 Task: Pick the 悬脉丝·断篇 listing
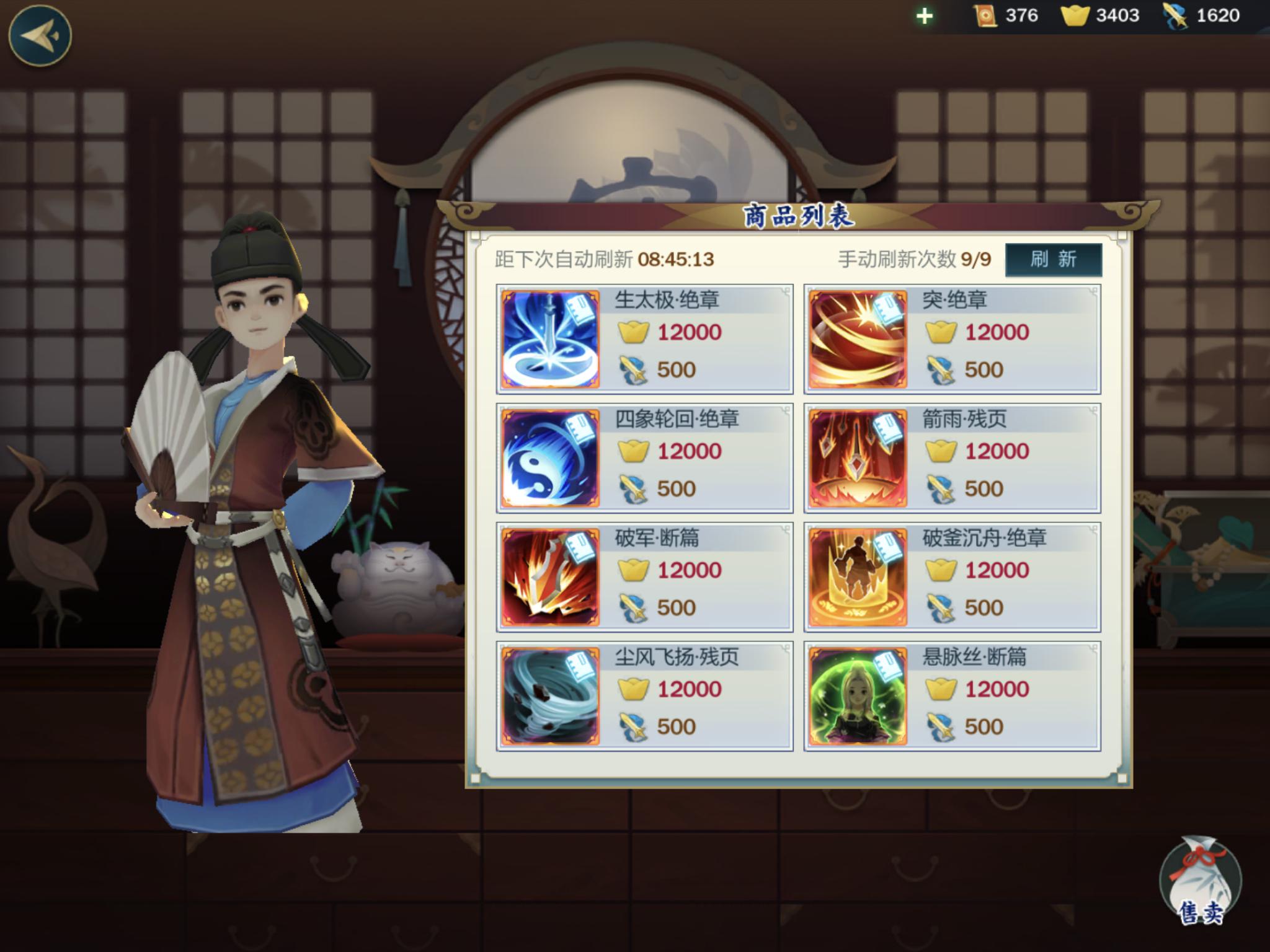pos(952,696)
